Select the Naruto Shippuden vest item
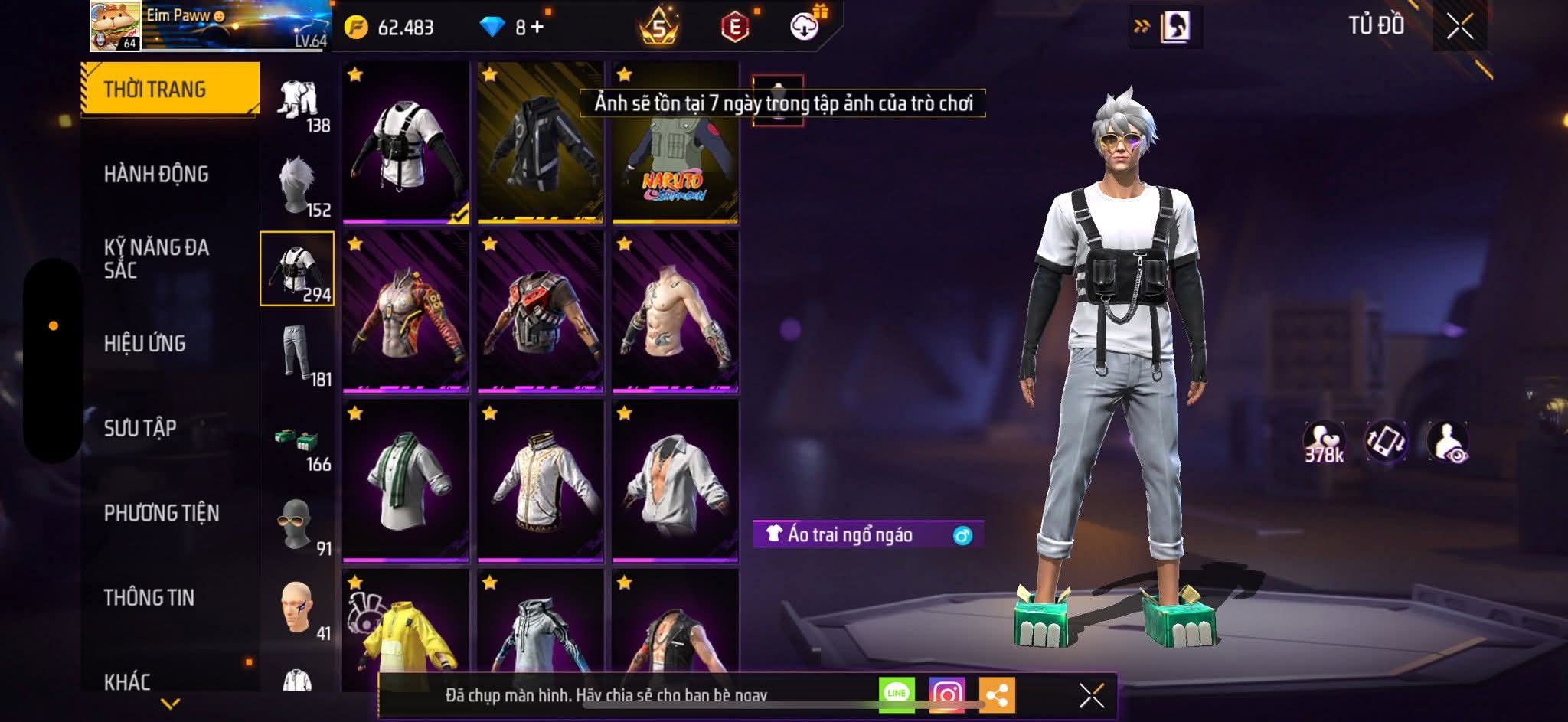The image size is (1568, 722). pyautogui.click(x=675, y=144)
